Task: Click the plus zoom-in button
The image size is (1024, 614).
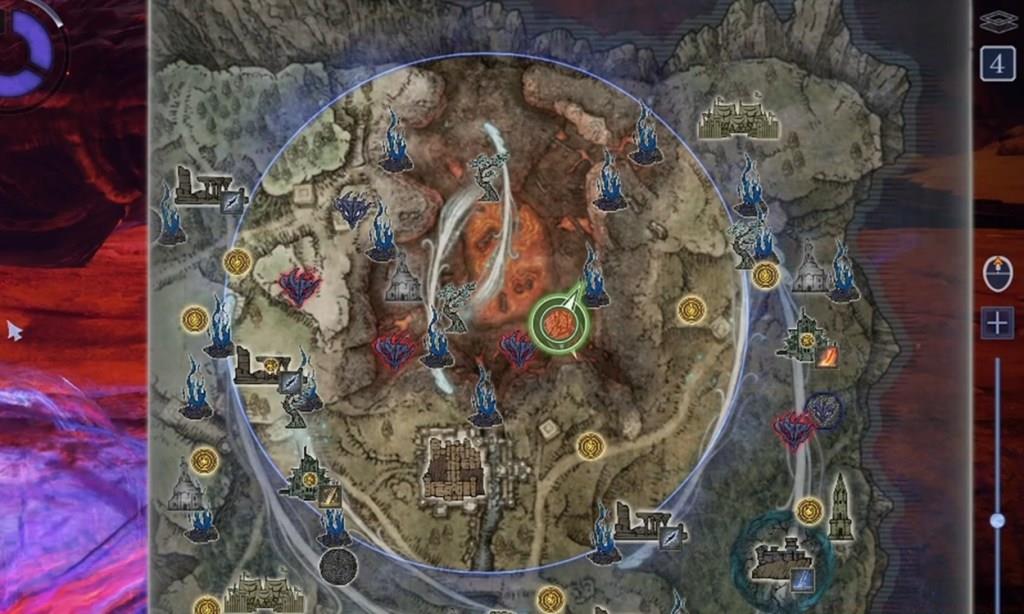Action: pos(997,323)
